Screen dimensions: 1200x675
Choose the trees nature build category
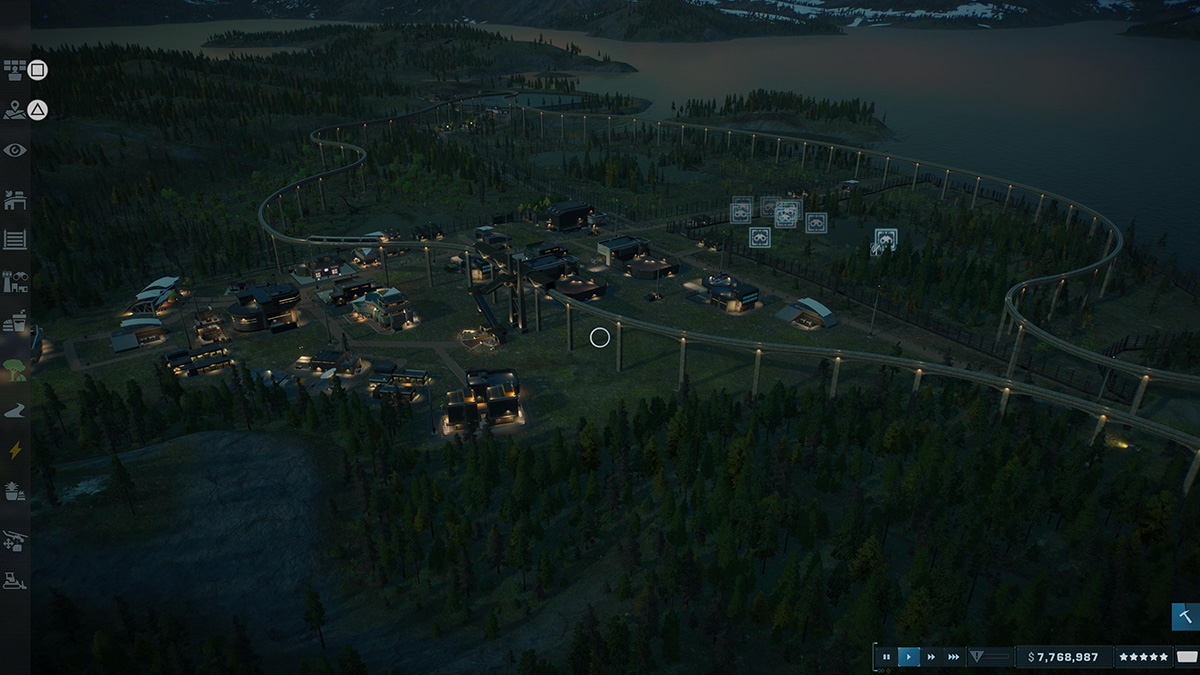(15, 367)
